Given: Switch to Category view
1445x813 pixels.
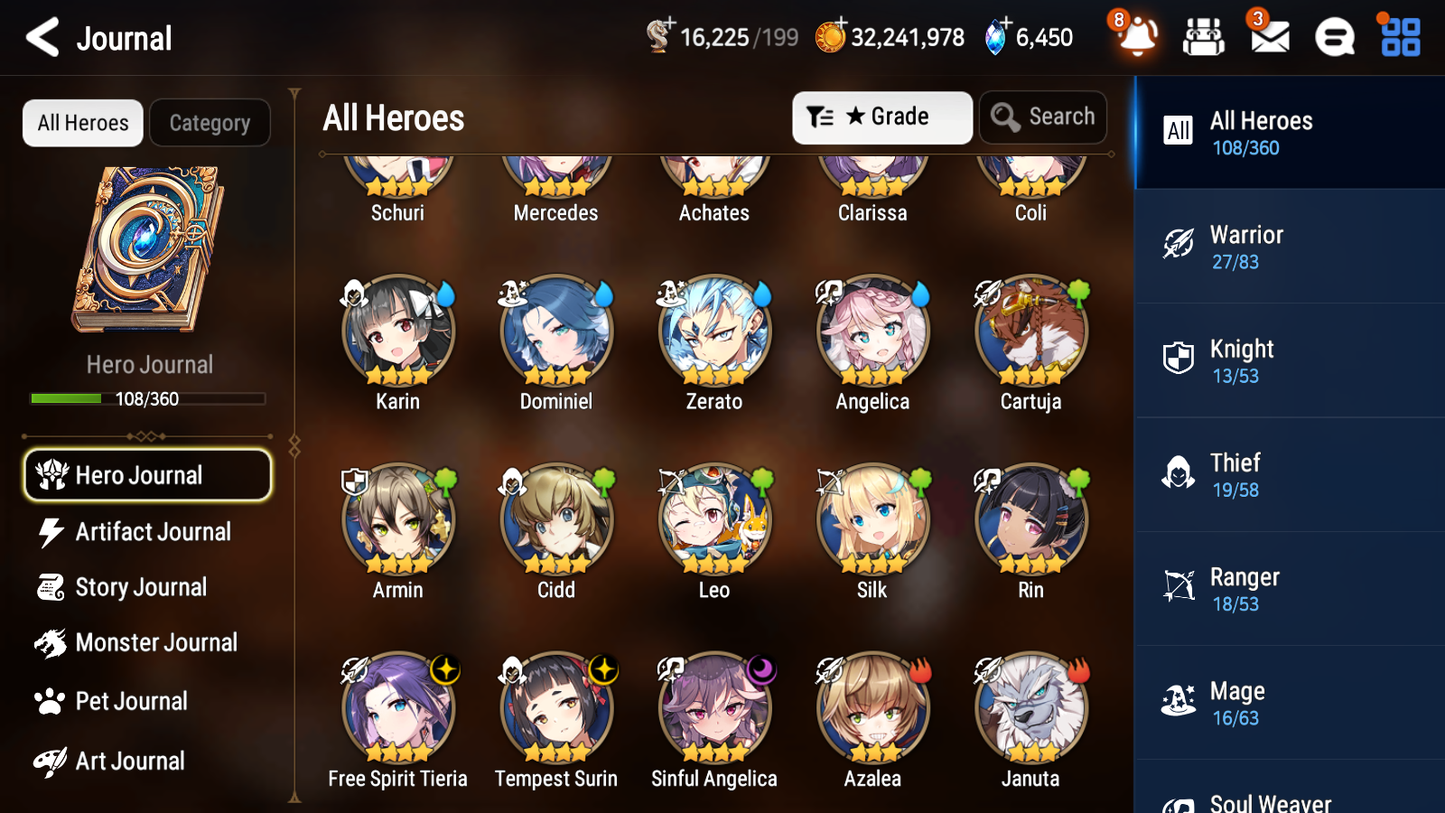Looking at the screenshot, I should [209, 123].
